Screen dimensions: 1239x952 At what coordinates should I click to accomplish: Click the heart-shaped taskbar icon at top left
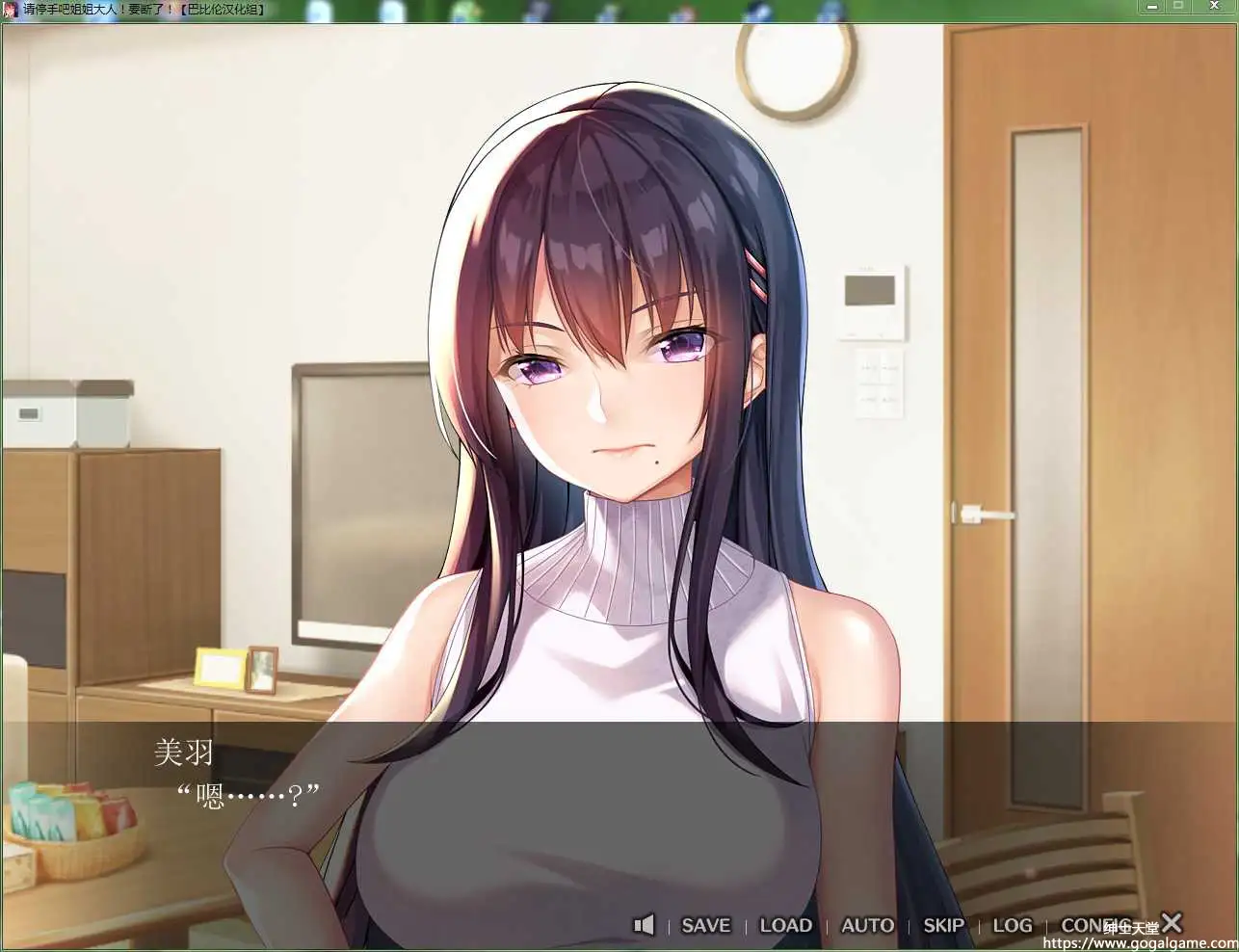10,9
